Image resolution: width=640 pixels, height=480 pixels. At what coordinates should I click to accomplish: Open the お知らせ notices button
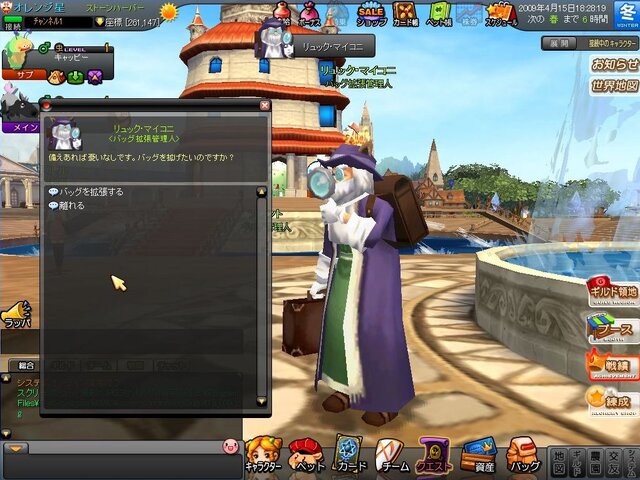point(614,64)
